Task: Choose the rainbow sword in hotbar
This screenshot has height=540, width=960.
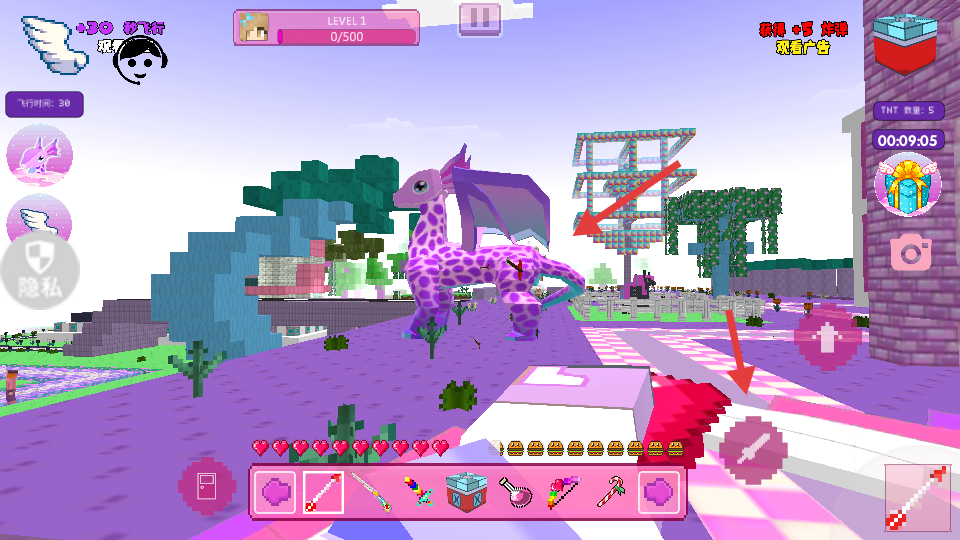Action: [x=418, y=492]
